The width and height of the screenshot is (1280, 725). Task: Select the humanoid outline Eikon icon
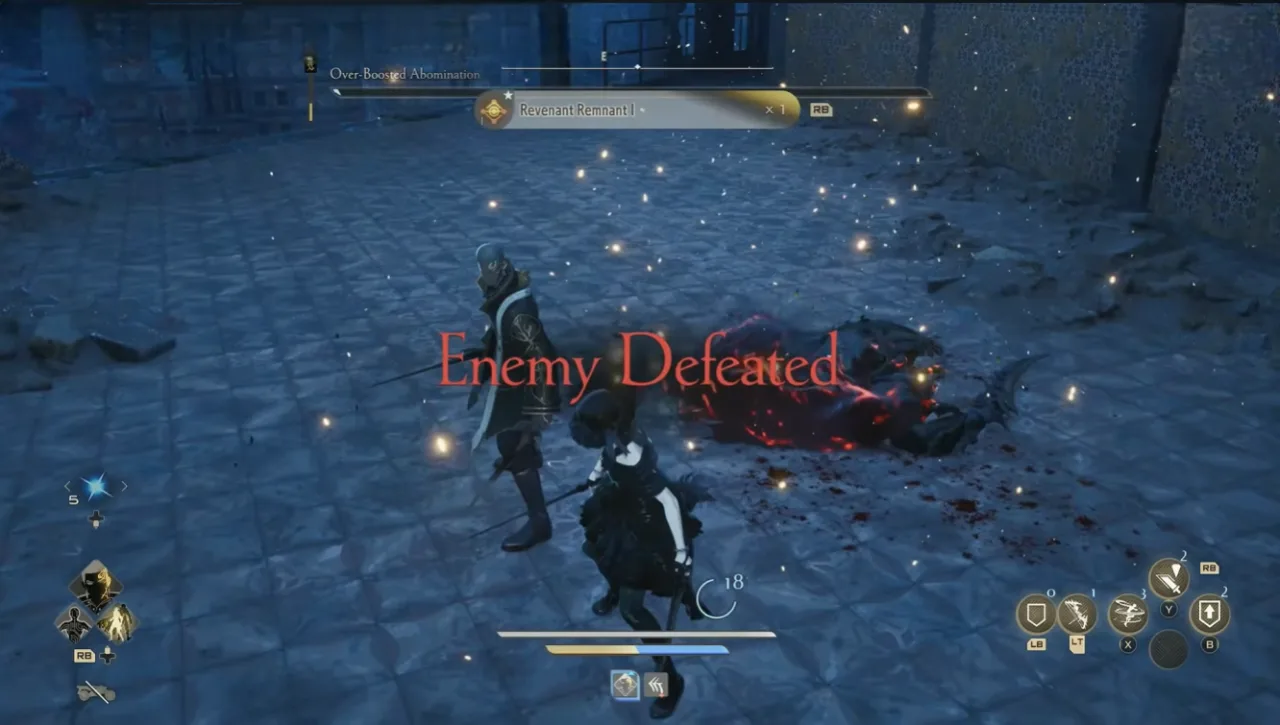tap(75, 625)
